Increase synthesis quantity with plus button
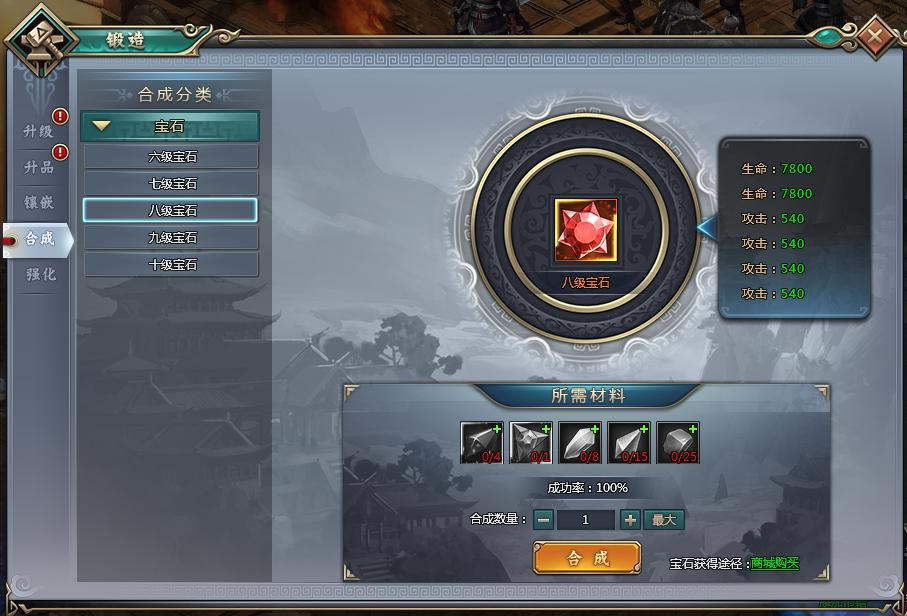 630,519
